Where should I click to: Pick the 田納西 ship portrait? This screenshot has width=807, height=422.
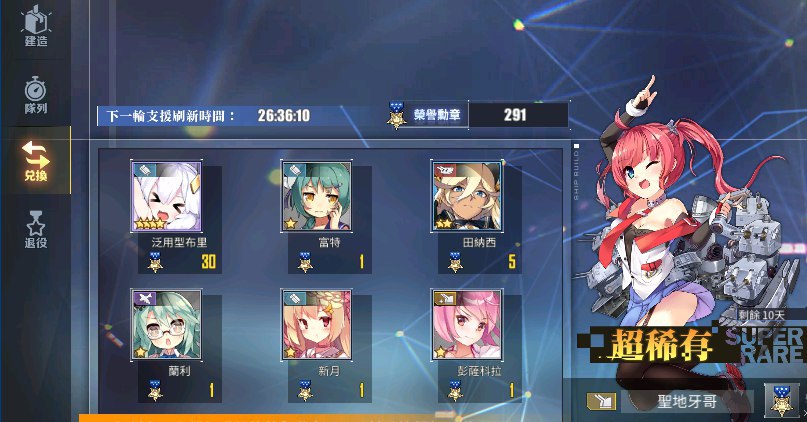[x=466, y=196]
